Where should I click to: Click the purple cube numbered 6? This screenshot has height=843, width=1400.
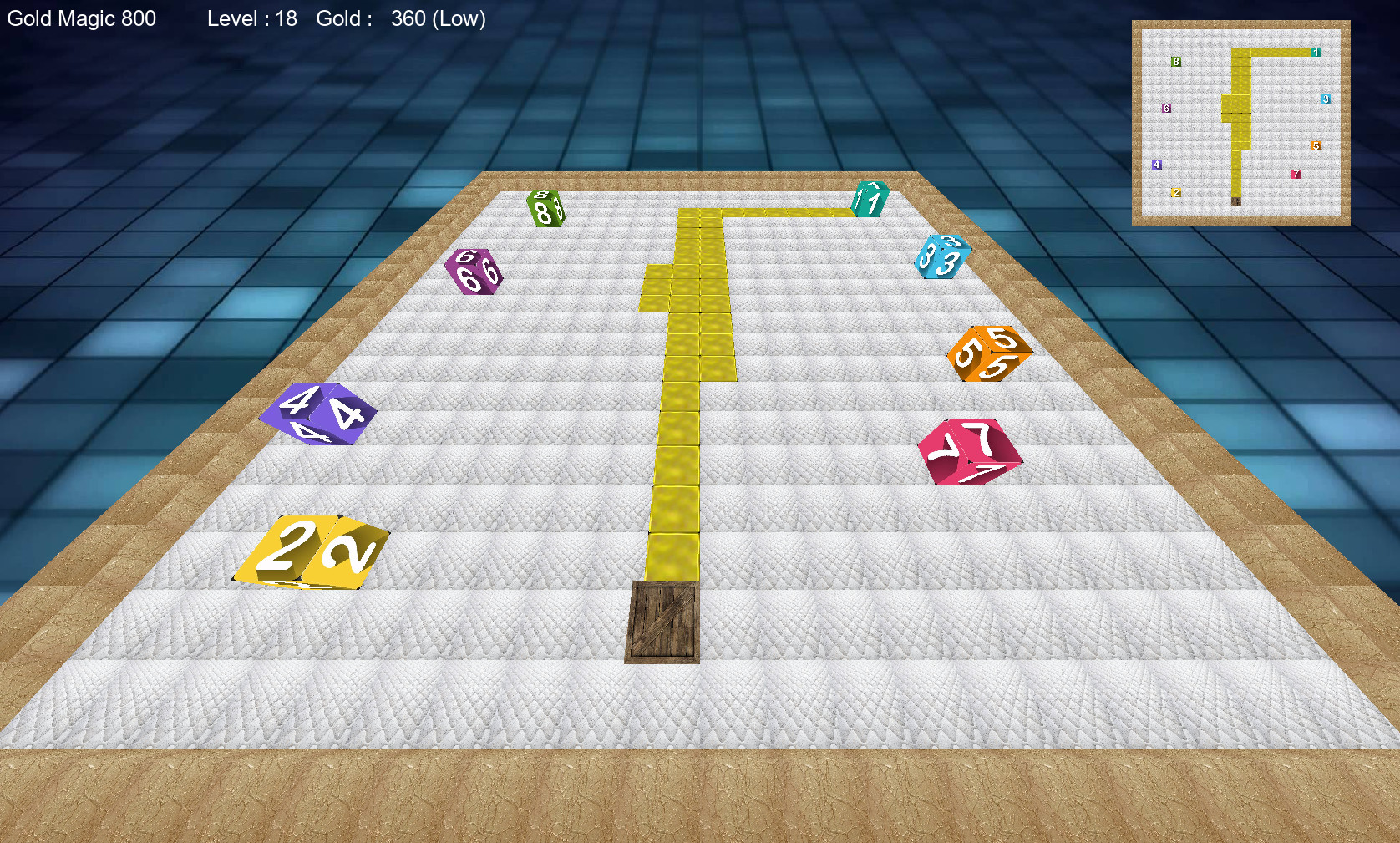[x=474, y=270]
